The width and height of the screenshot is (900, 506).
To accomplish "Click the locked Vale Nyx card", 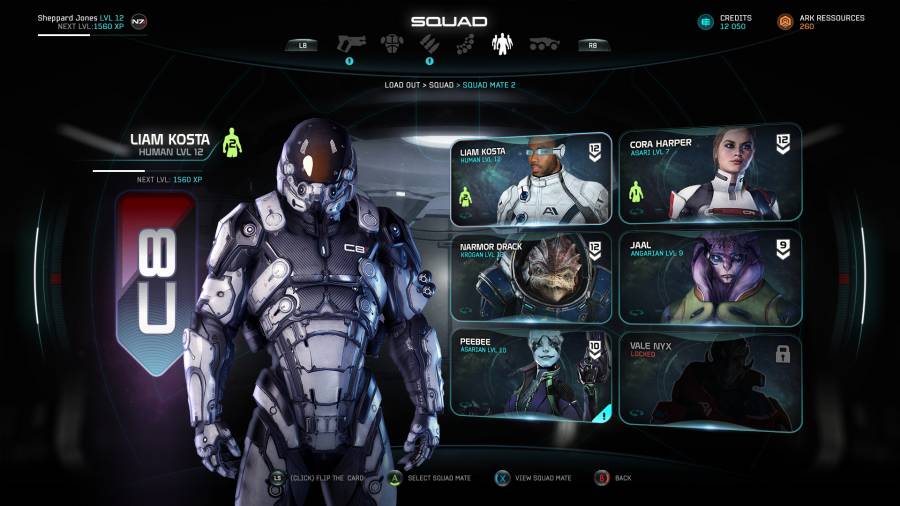I will tap(710, 380).
